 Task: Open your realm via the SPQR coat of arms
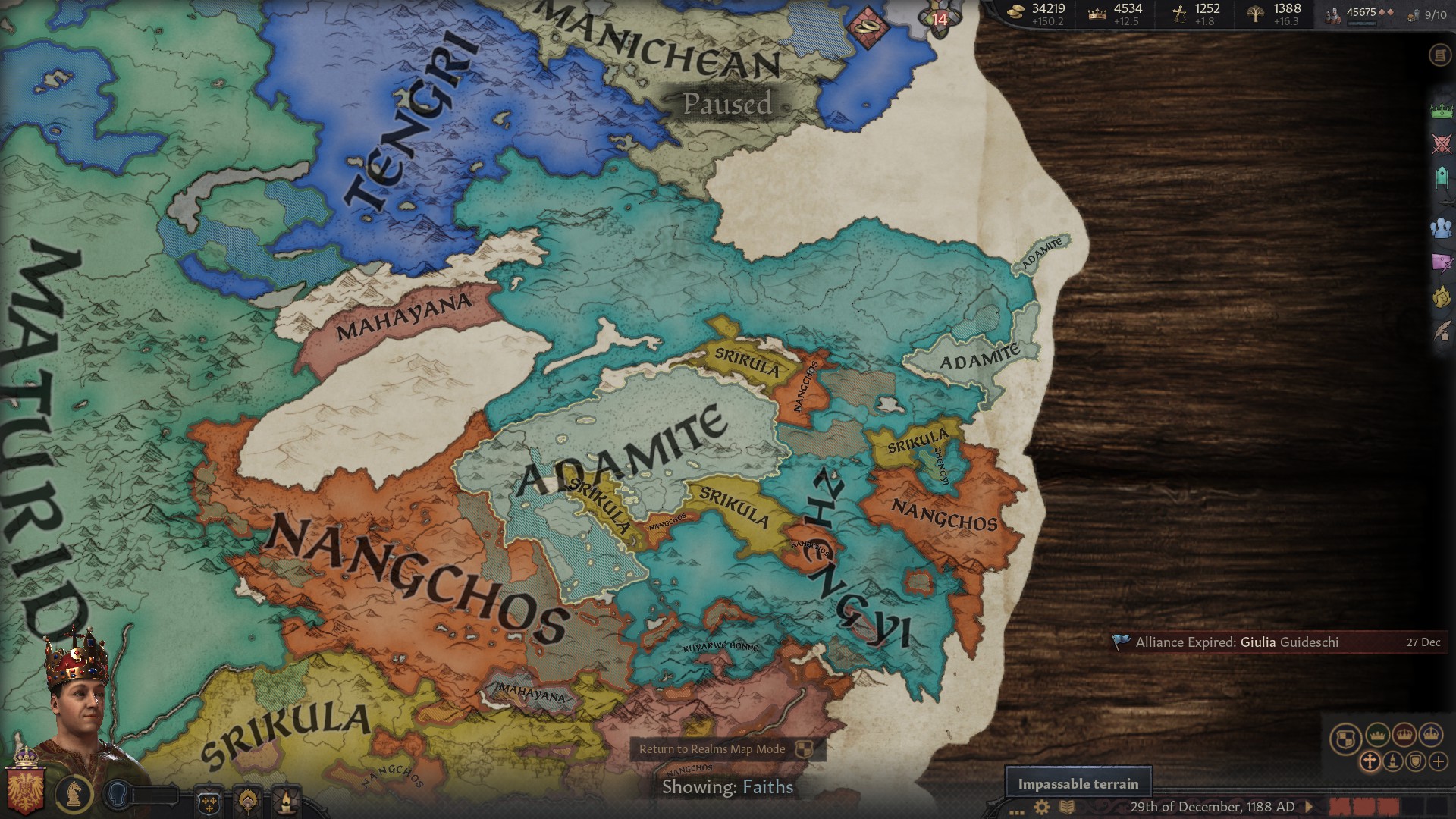pos(26,790)
